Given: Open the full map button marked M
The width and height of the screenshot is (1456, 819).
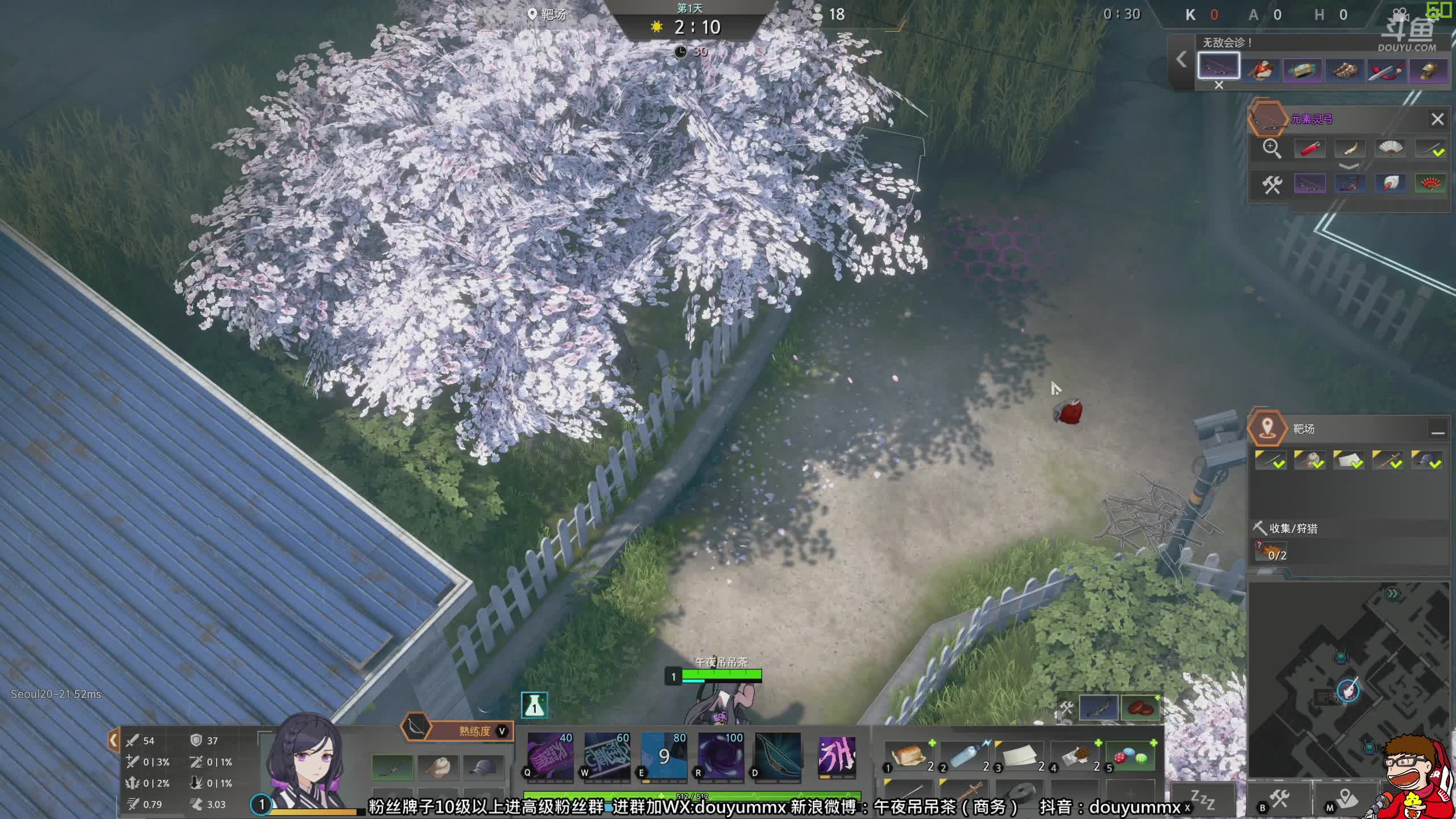Looking at the screenshot, I should [x=1346, y=800].
